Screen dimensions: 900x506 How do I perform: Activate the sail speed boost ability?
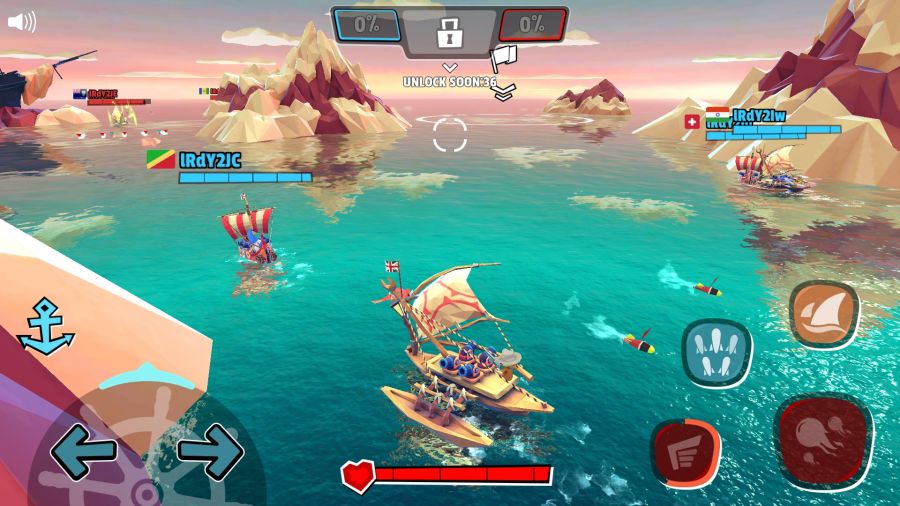coord(824,314)
